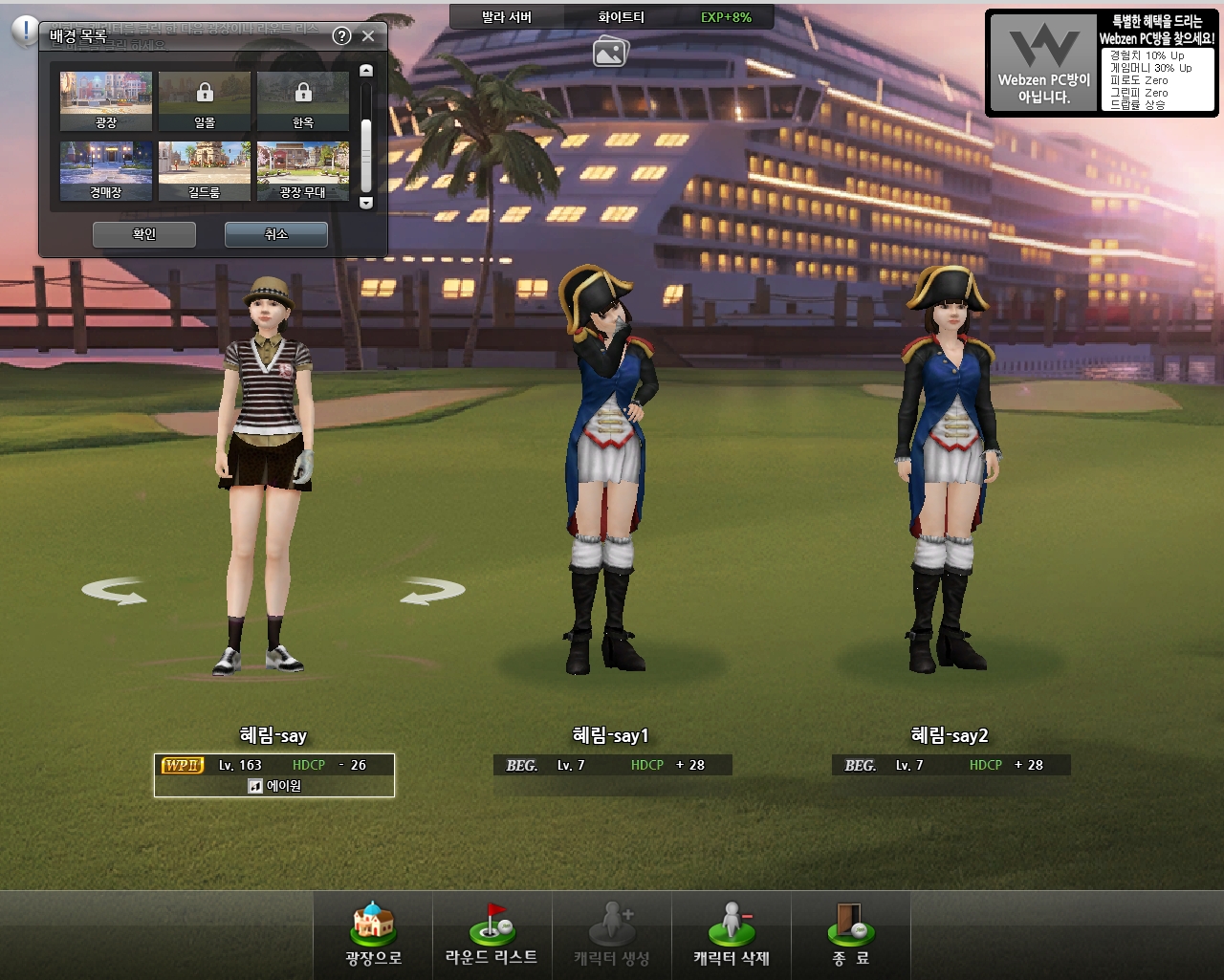Select the 경매장 background thumbnail
Screen dimensions: 1224x980
[x=106, y=171]
